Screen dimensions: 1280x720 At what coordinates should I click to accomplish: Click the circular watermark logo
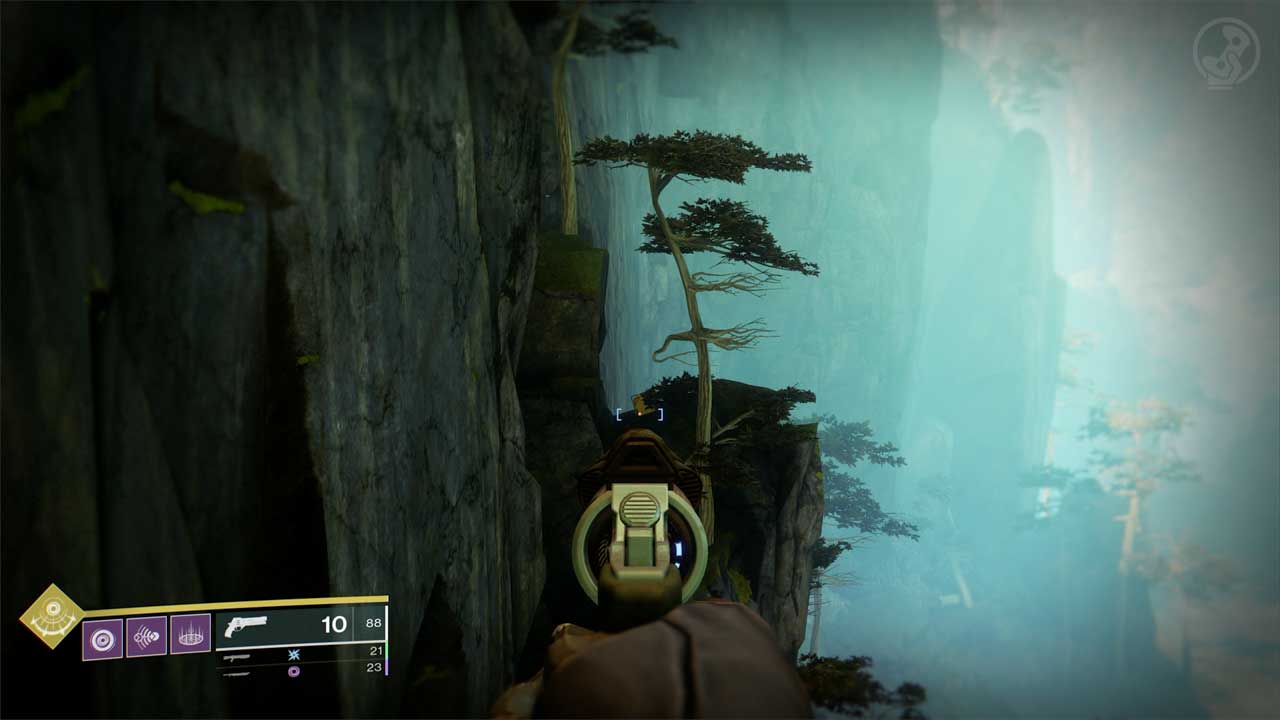(x=1226, y=51)
